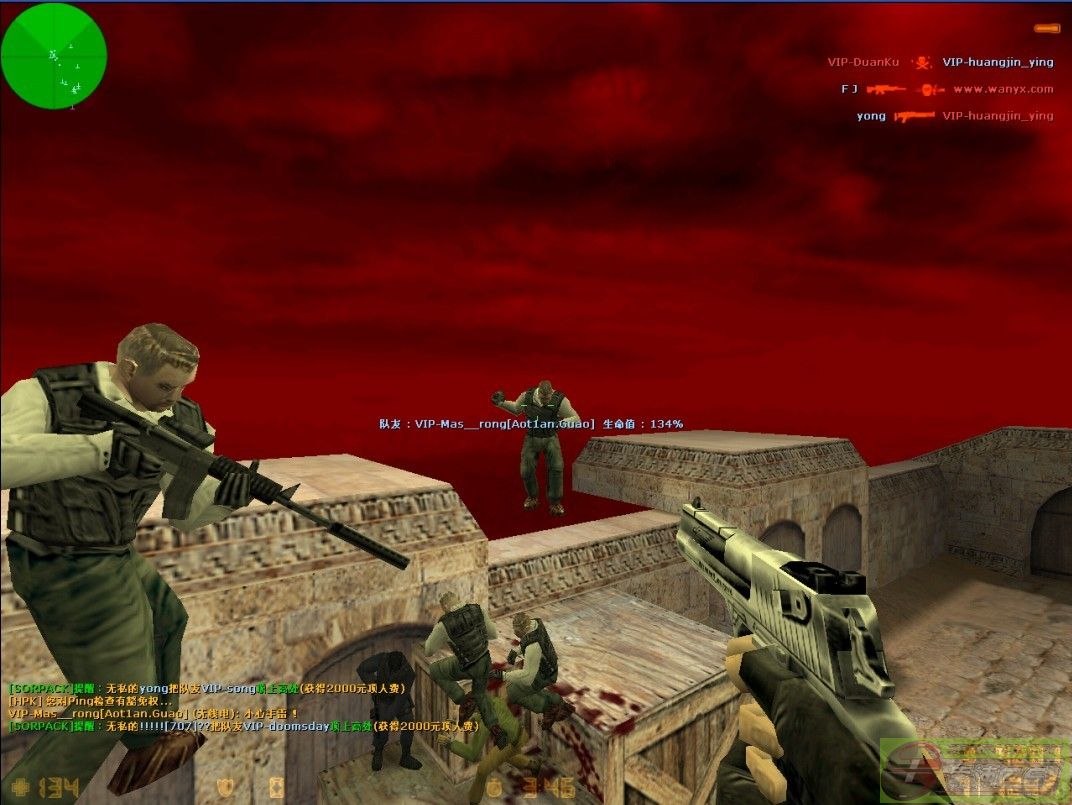Click the green circular radar

coord(54,55)
